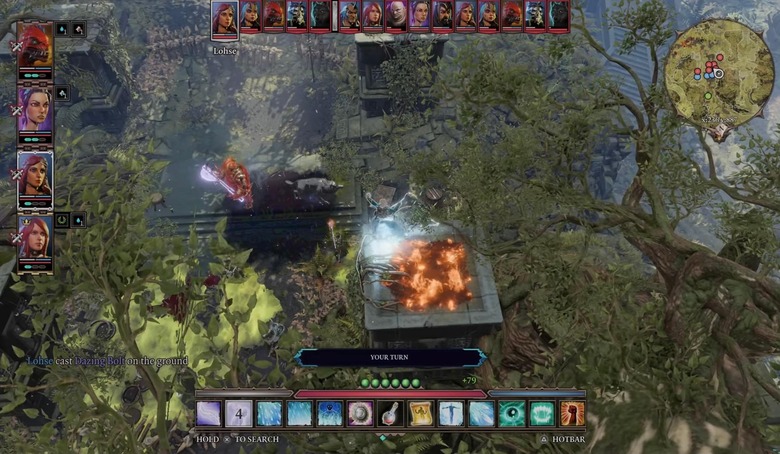This screenshot has width=780, height=454.
Task: Select the purple-haired party member portrait
Action: click(x=35, y=110)
